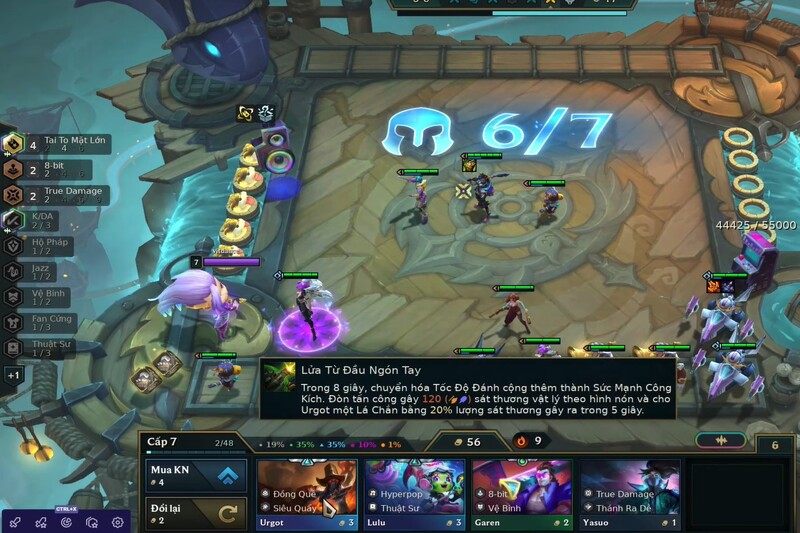Buy XP with the Mua KN button
The width and height of the screenshot is (800, 533).
tap(196, 474)
